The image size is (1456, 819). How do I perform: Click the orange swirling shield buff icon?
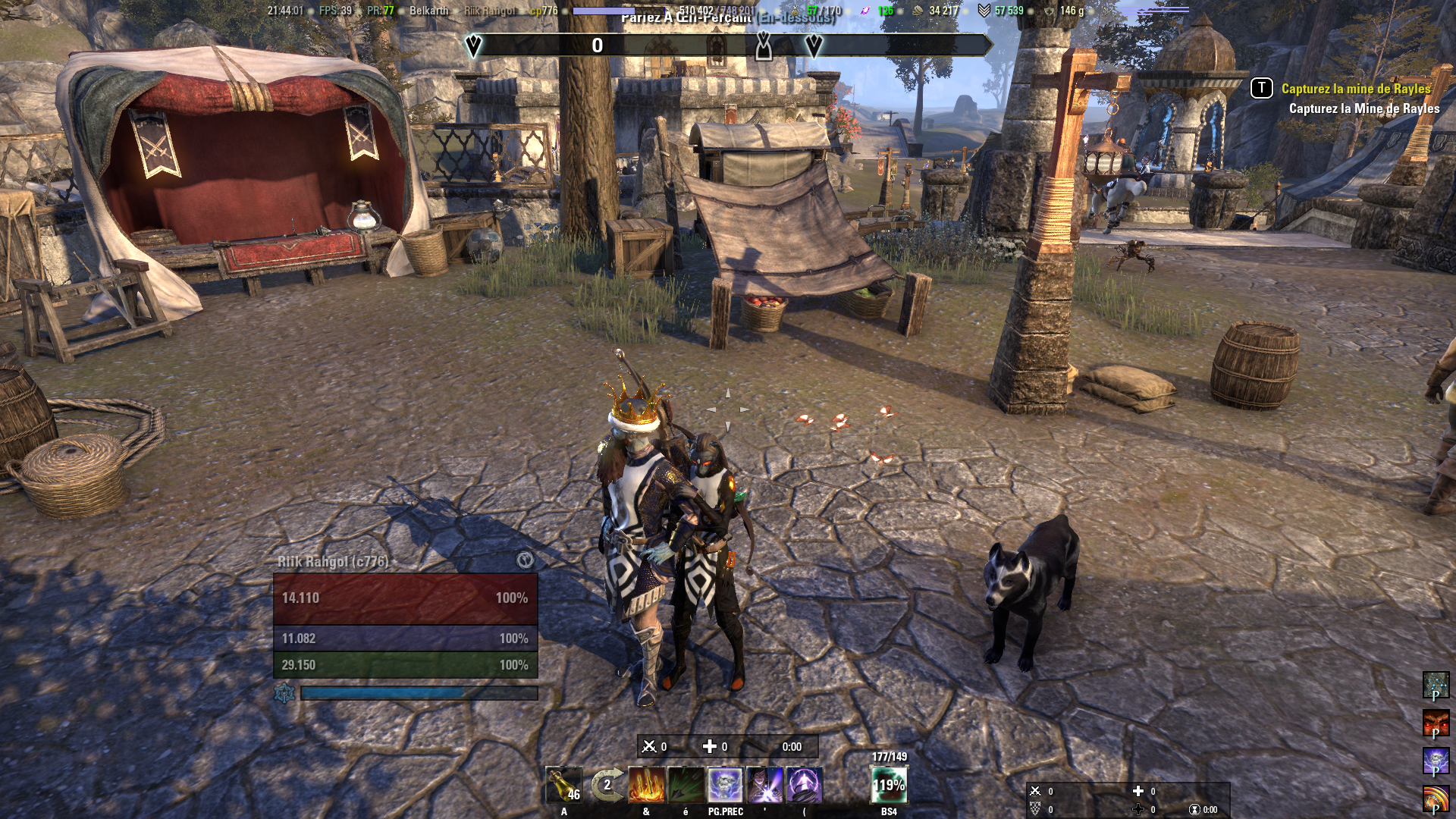(1435, 799)
